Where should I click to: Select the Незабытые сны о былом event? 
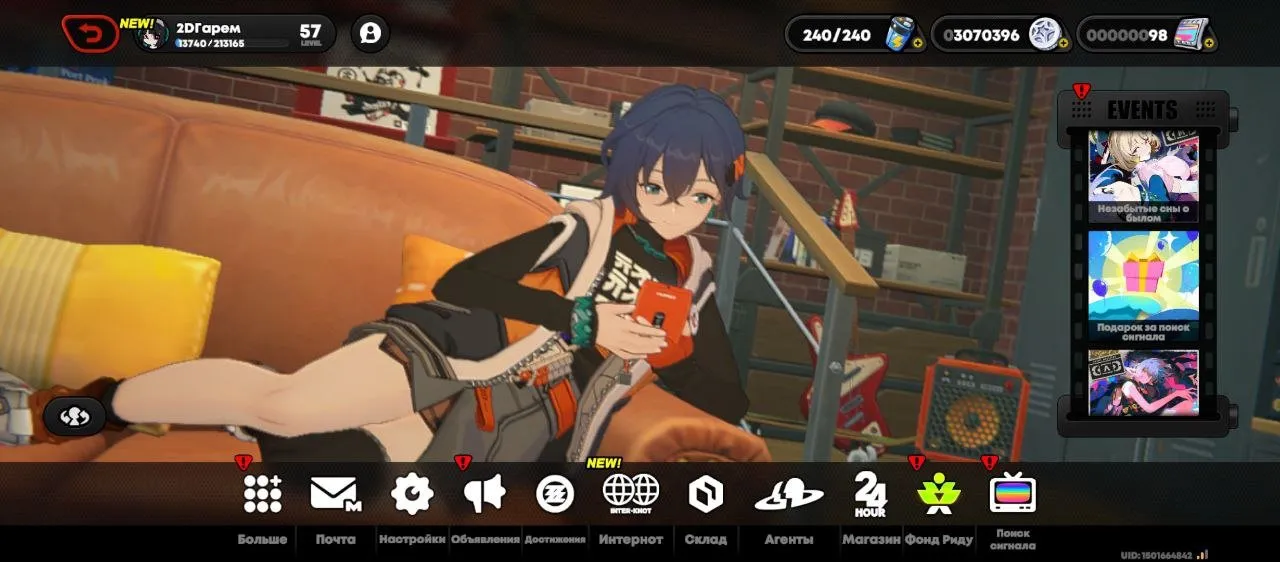click(1143, 177)
